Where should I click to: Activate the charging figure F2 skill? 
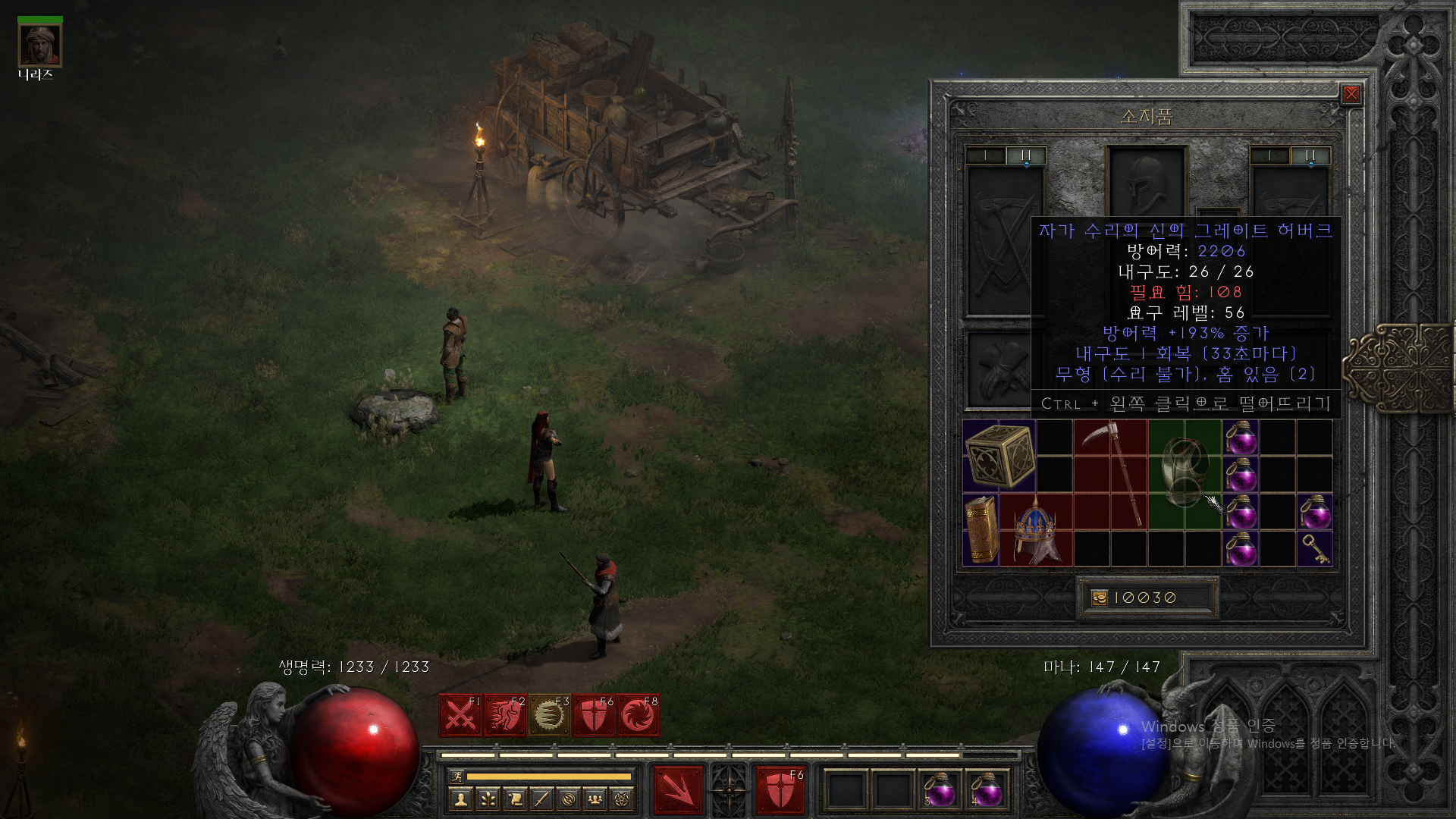(504, 715)
